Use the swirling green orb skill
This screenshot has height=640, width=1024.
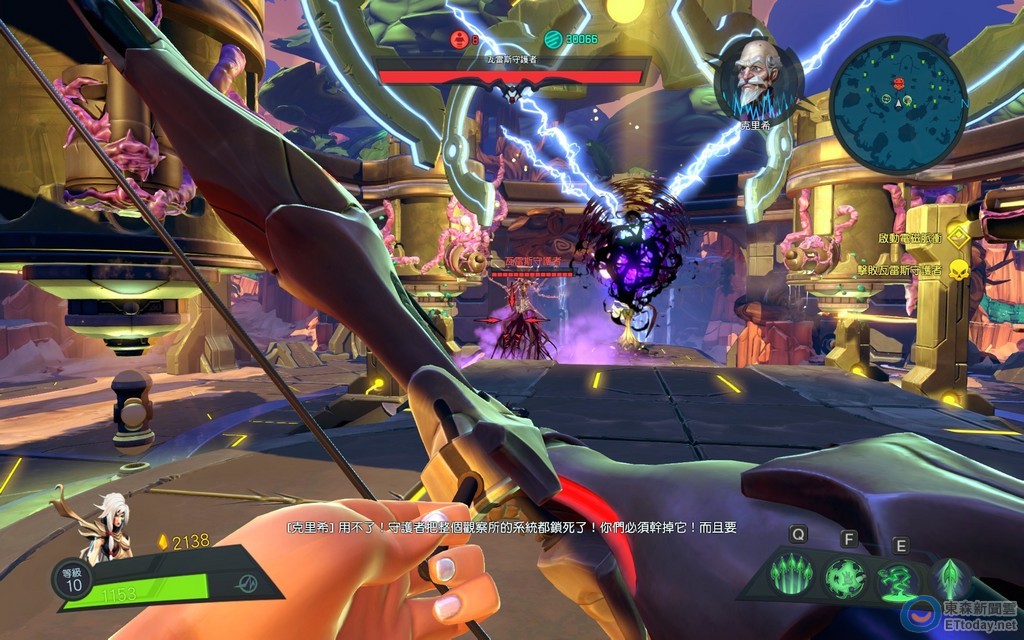(x=845, y=578)
